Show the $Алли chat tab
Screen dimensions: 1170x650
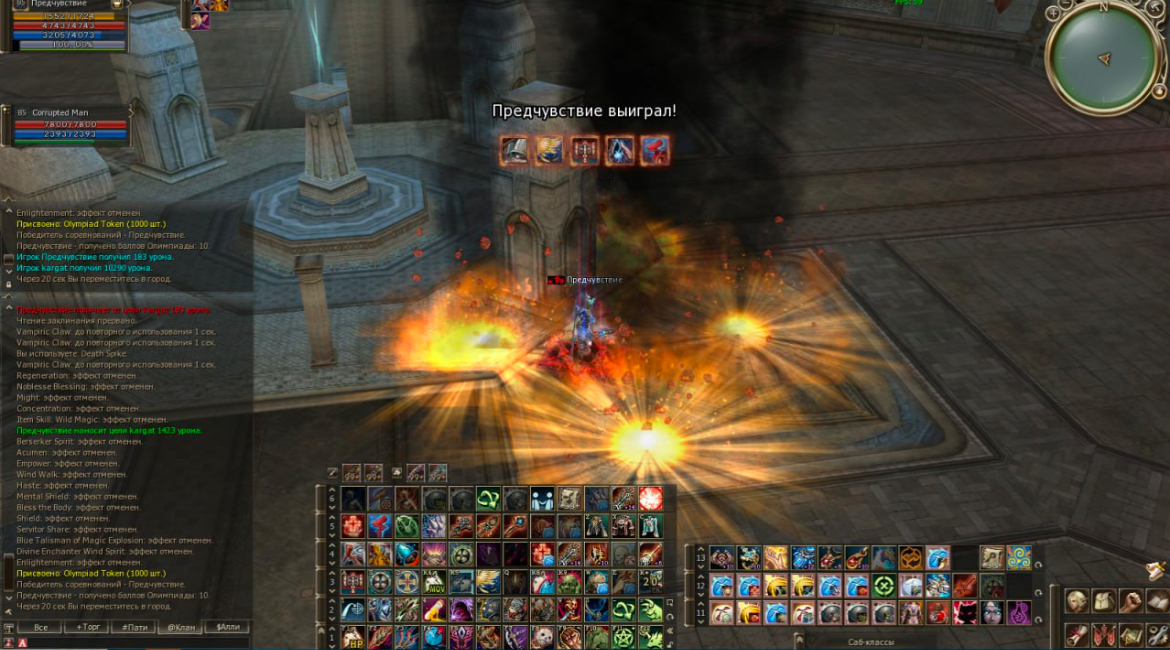[x=226, y=627]
